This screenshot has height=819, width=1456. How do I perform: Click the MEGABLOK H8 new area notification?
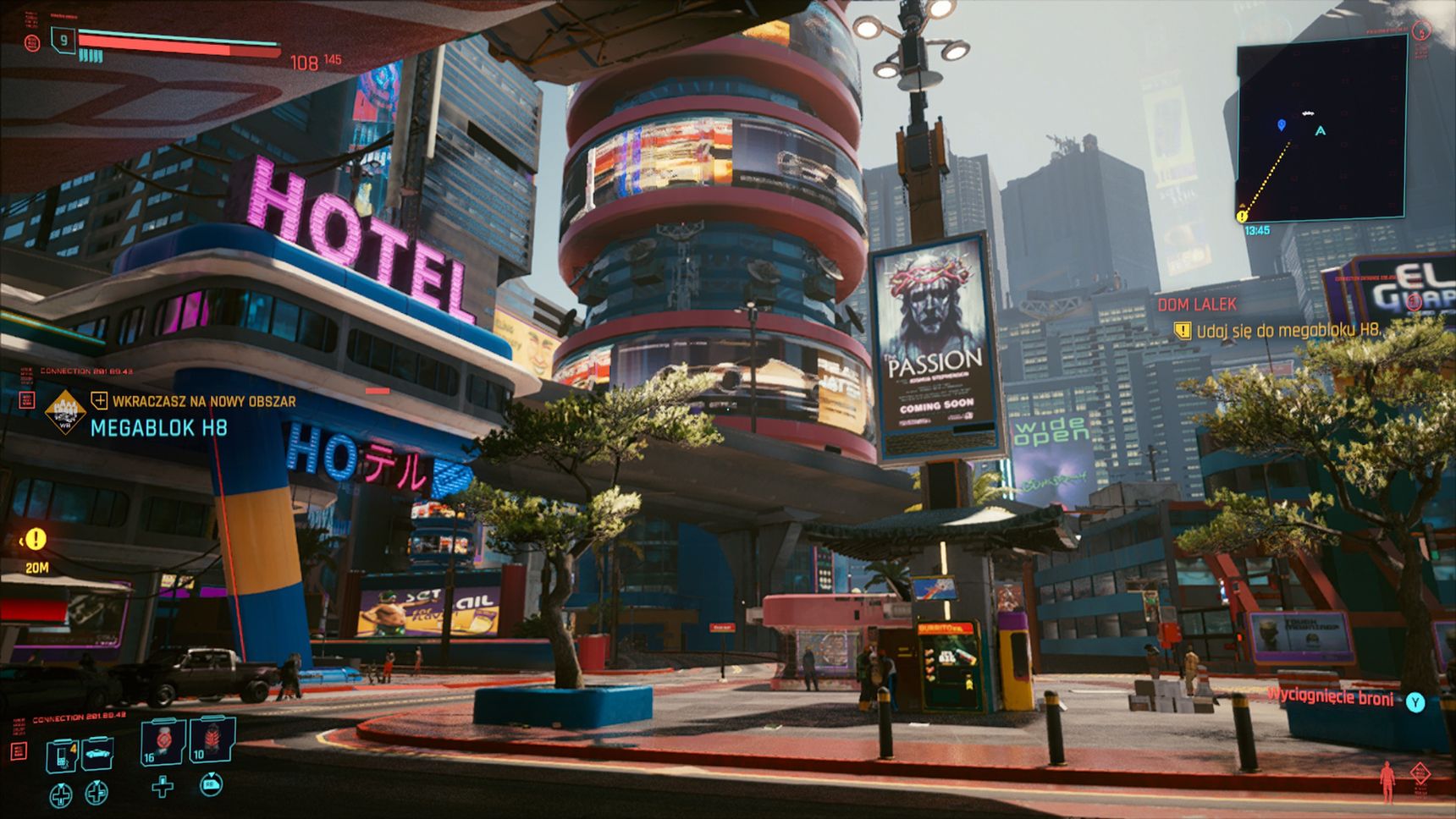point(159,427)
